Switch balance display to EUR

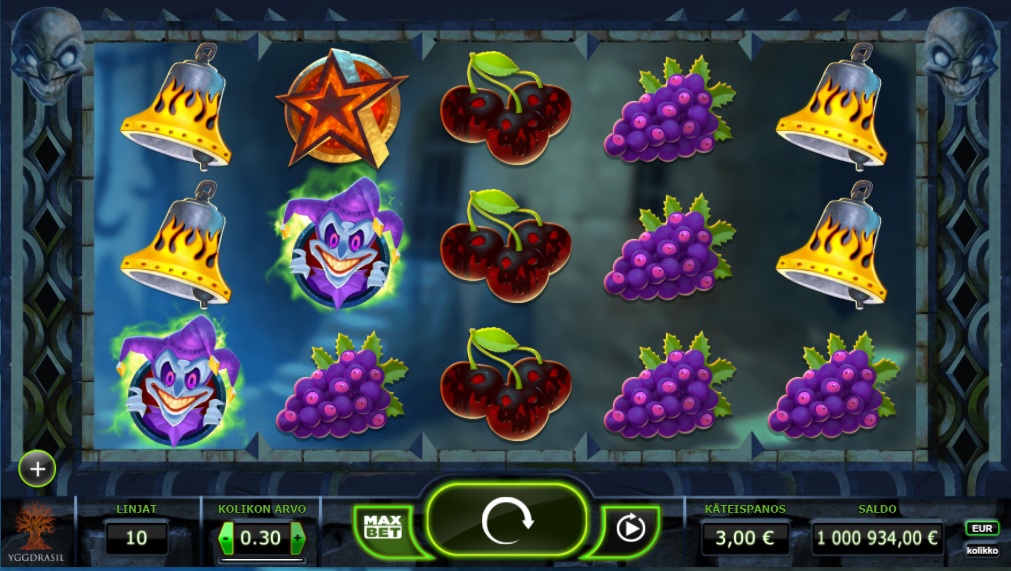981,527
